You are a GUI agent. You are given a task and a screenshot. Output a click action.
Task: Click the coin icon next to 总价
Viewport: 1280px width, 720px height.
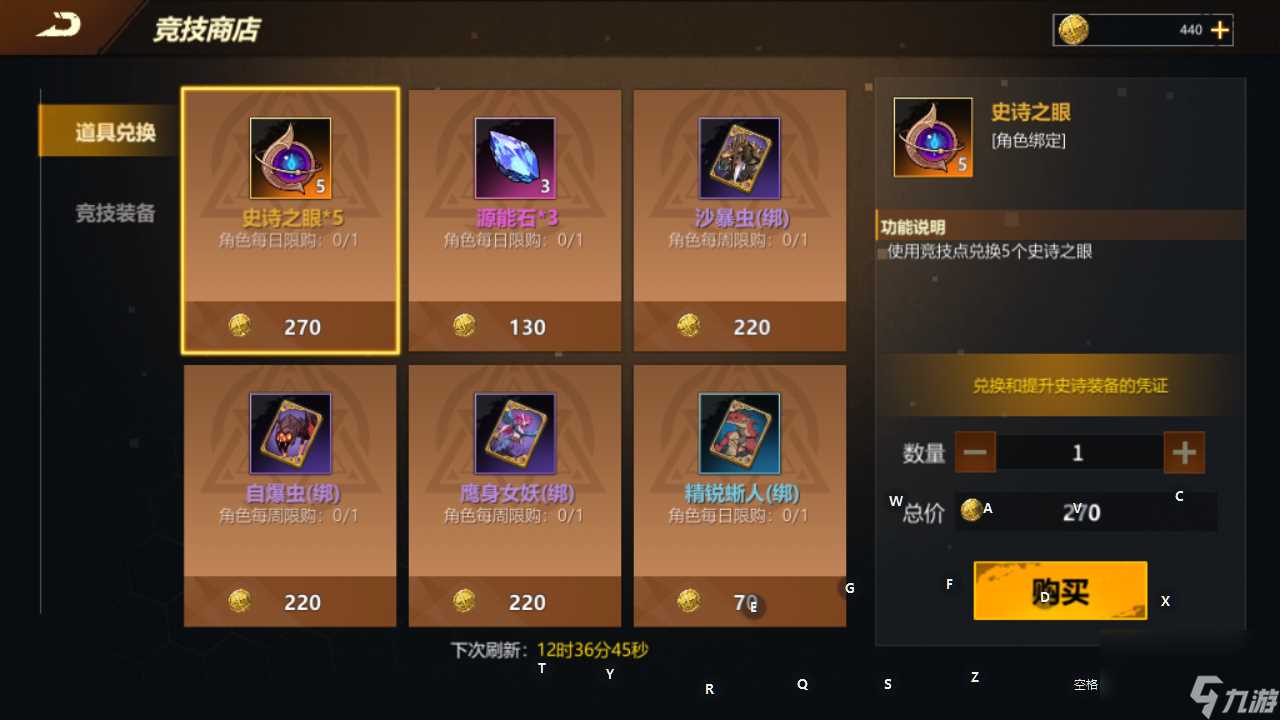970,512
